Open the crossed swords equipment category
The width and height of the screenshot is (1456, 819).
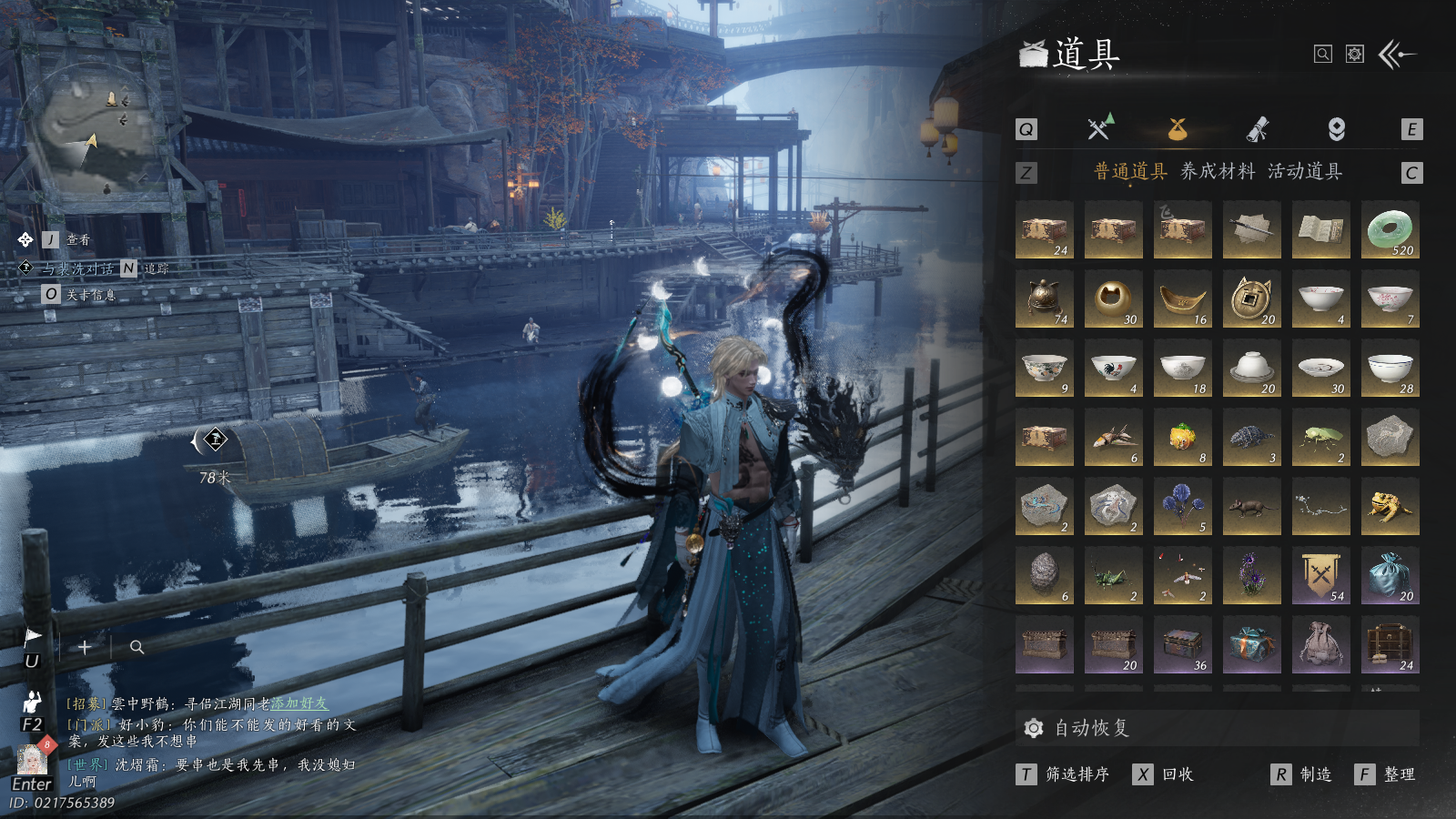point(1099,129)
